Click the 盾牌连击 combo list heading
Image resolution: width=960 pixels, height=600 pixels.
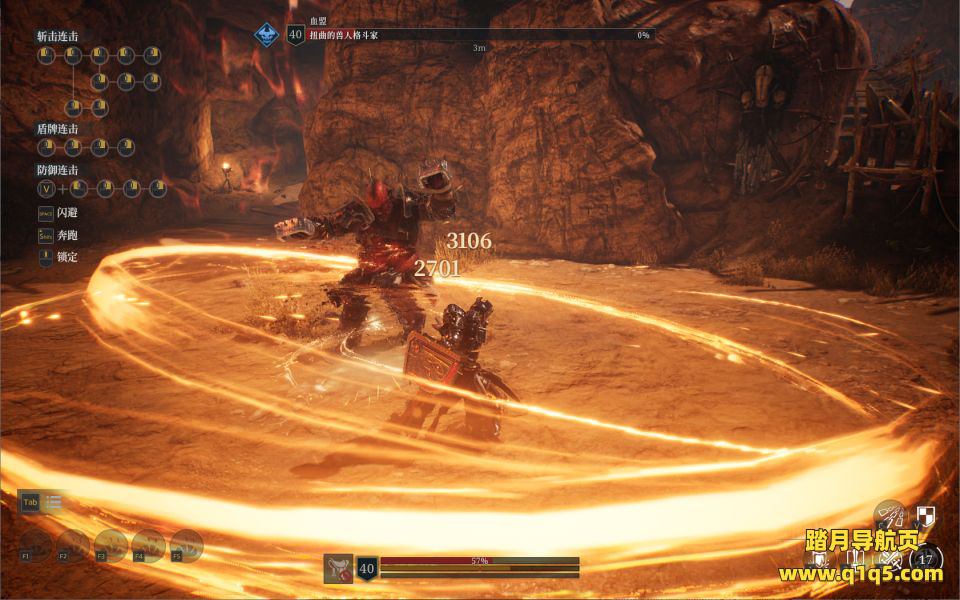coord(57,128)
